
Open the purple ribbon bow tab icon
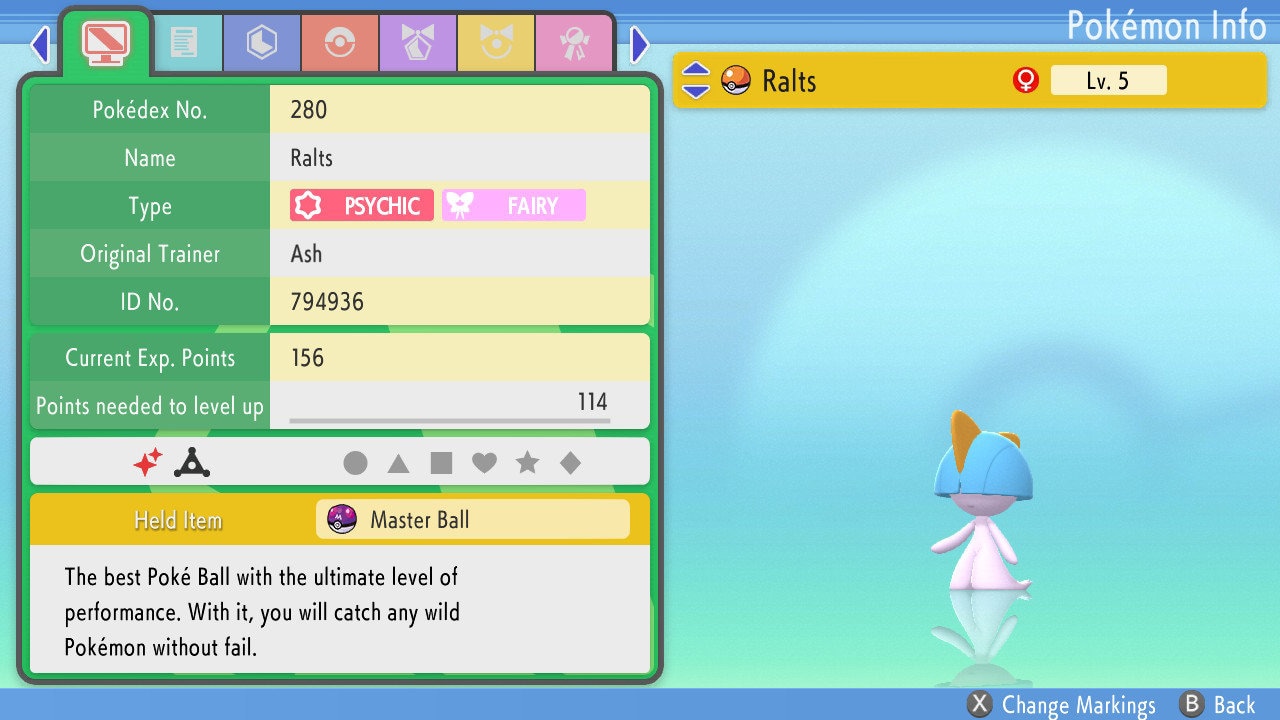click(418, 42)
